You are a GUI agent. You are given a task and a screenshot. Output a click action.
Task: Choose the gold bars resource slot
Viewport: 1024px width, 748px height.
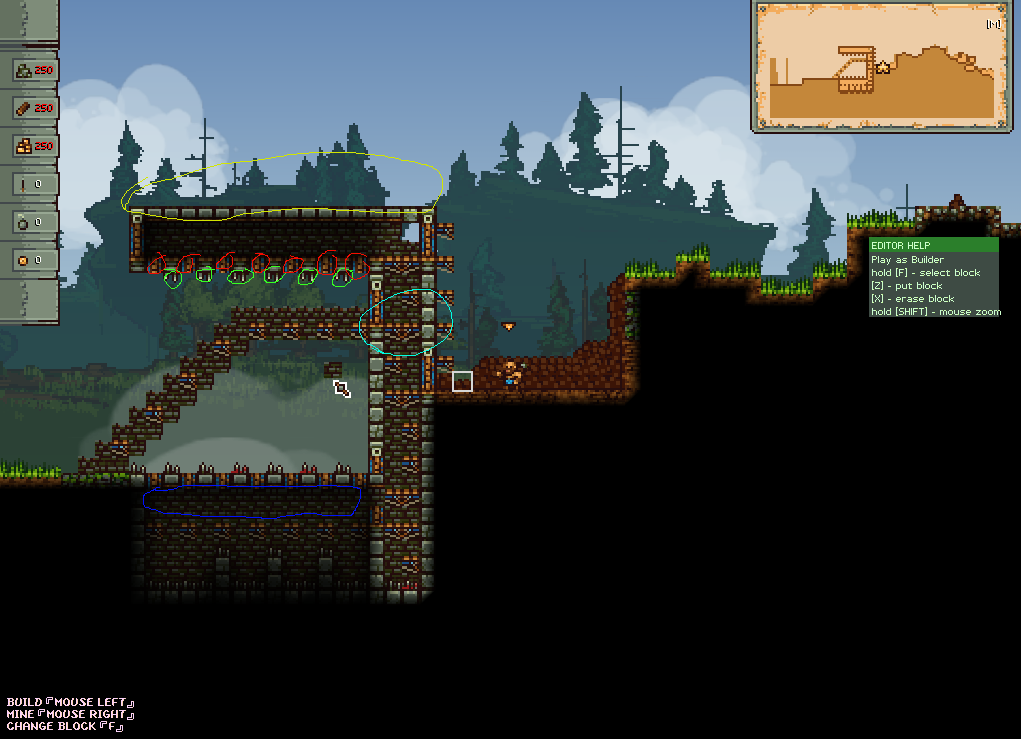pyautogui.click(x=33, y=146)
